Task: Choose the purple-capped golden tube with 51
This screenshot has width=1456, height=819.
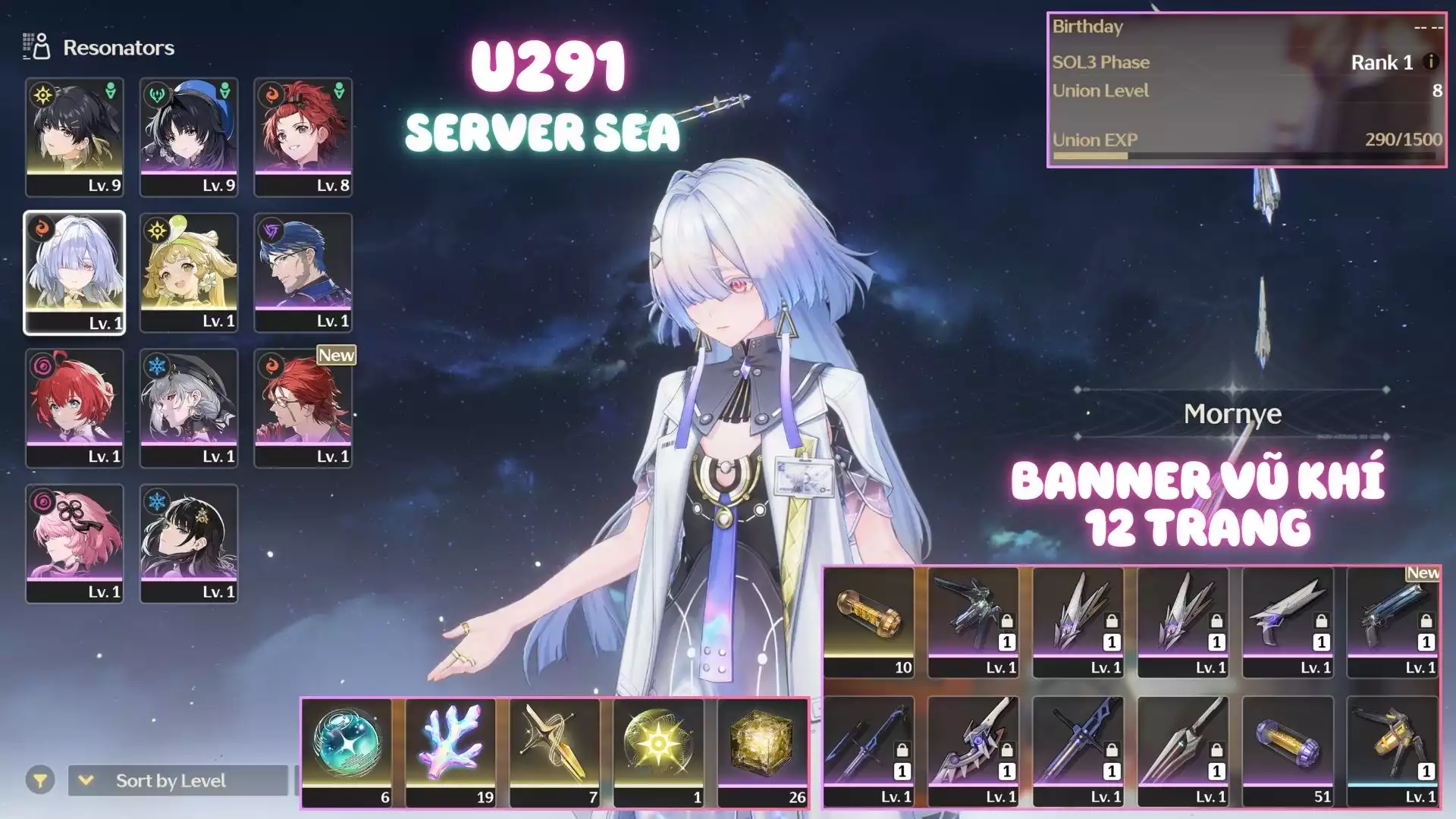Action: [x=1288, y=750]
